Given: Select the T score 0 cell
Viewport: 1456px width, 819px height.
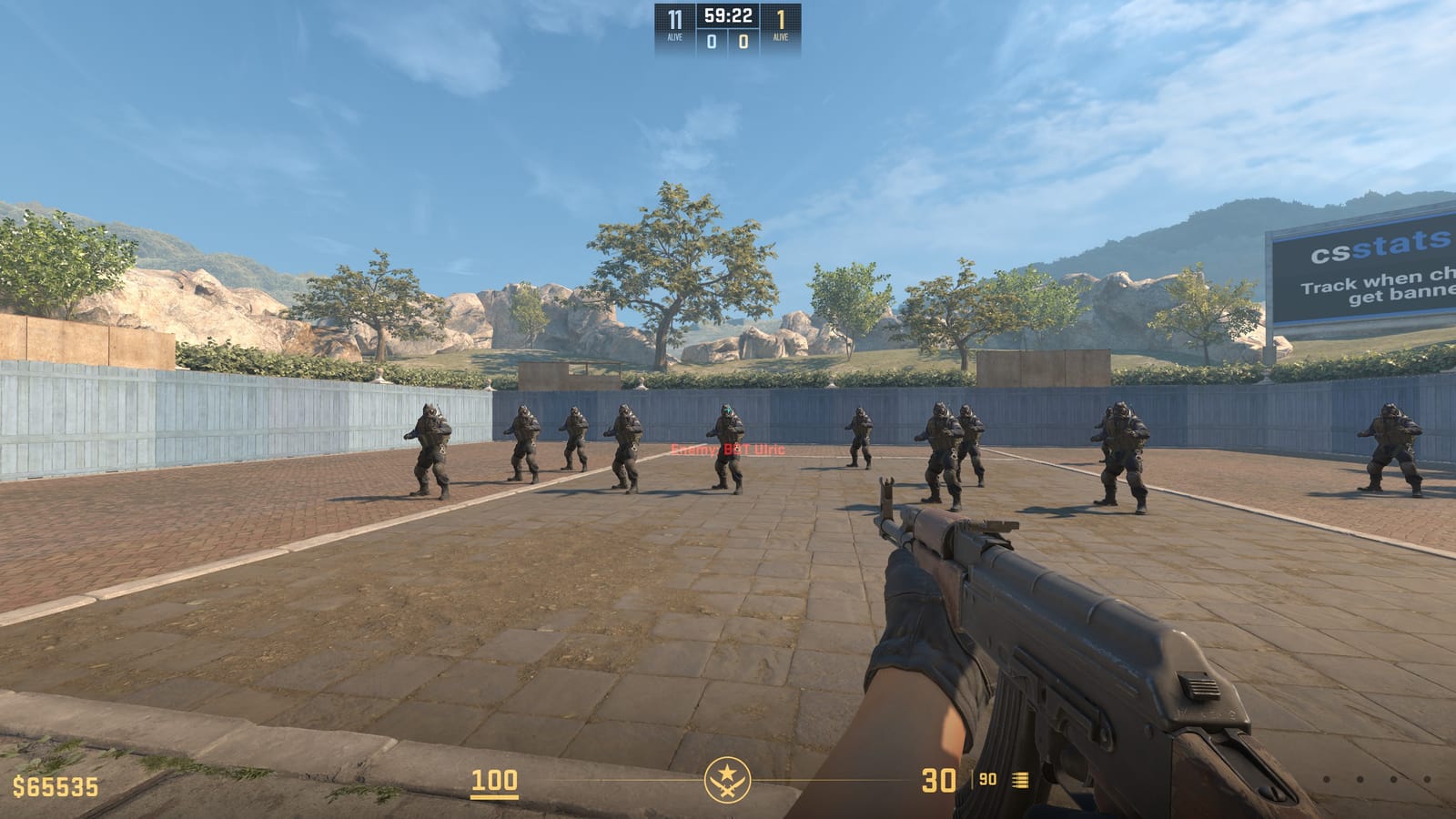Looking at the screenshot, I should [744, 41].
